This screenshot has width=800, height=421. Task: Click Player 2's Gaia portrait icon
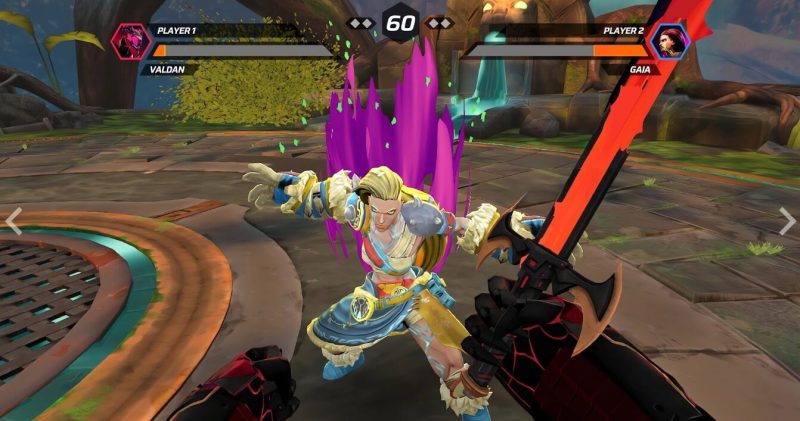pyautogui.click(x=668, y=43)
